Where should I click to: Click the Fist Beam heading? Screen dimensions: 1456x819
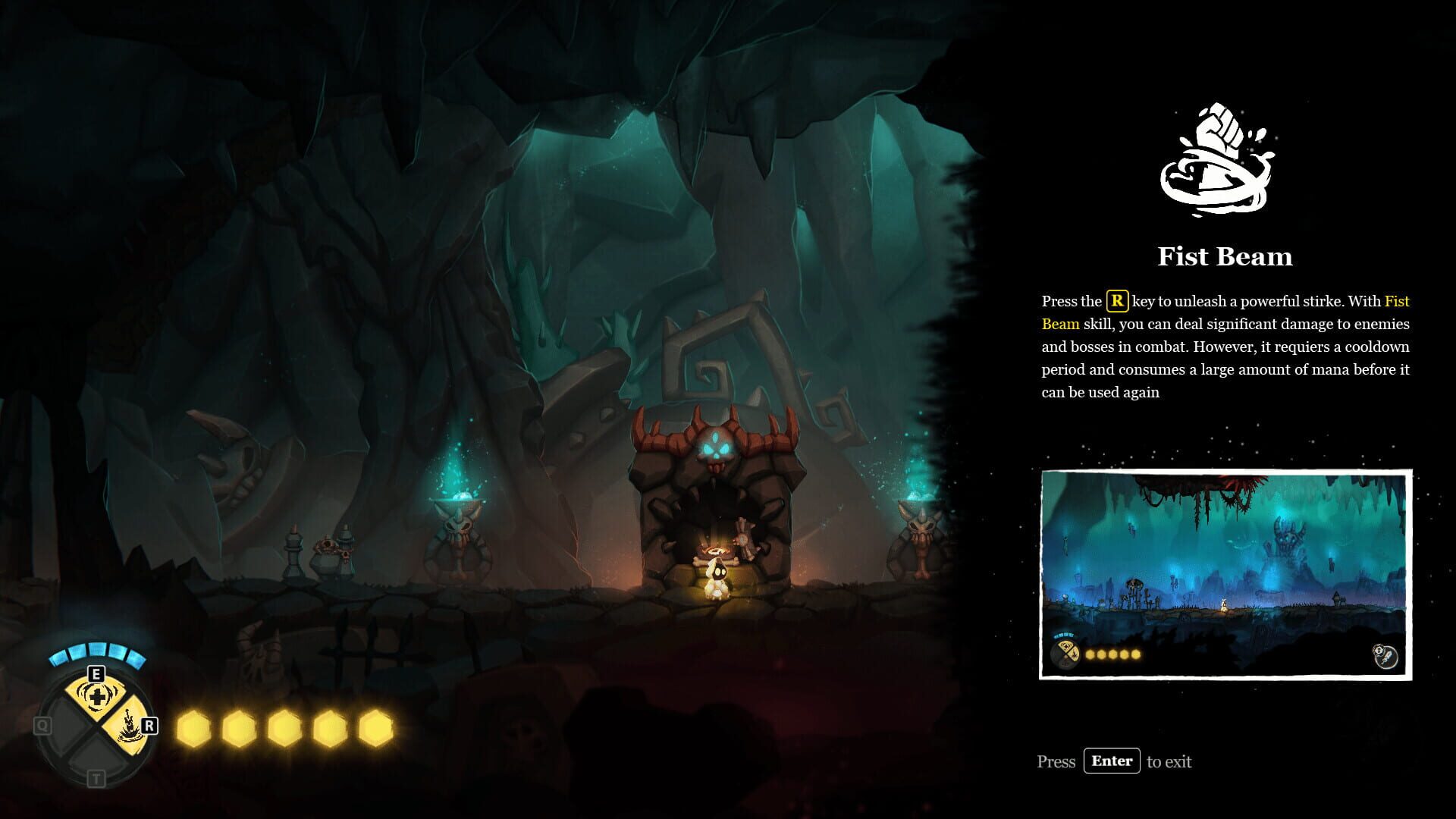pyautogui.click(x=1224, y=256)
